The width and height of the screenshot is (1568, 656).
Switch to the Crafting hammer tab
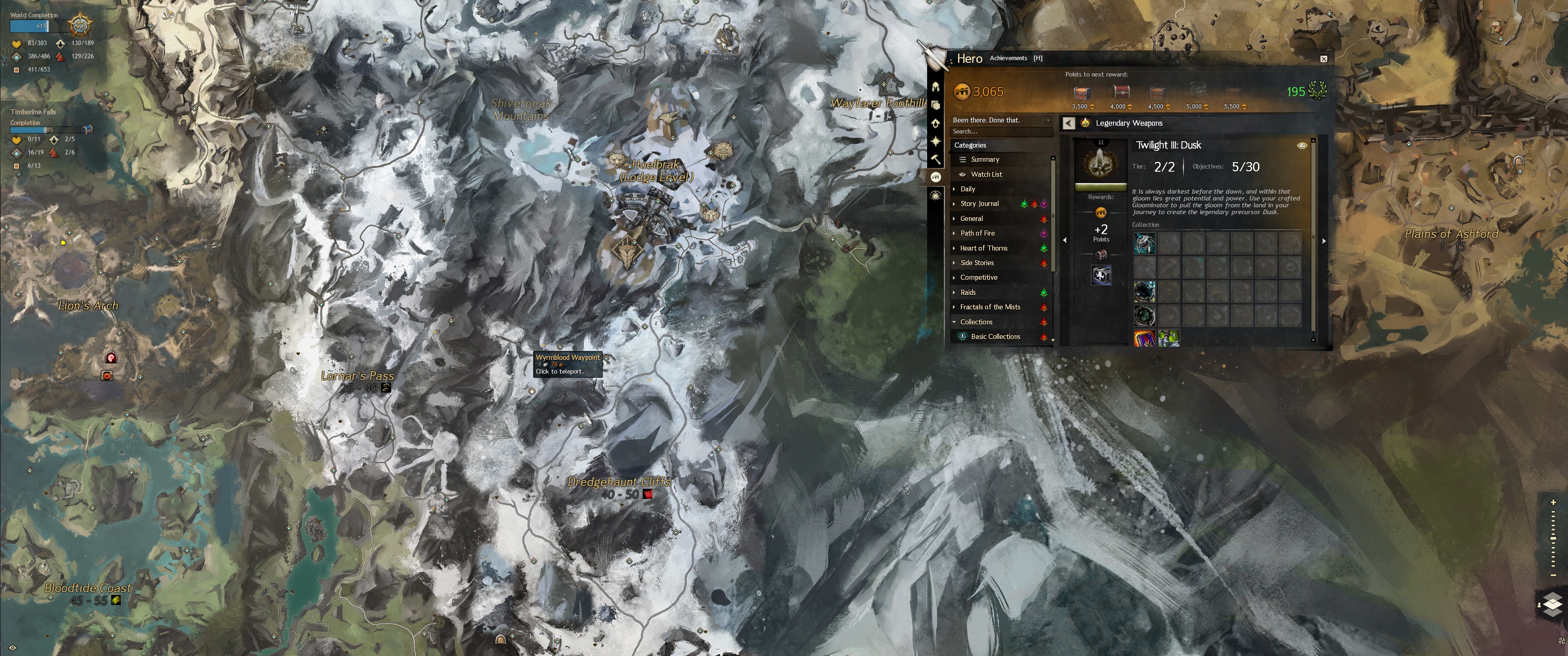coord(936,159)
